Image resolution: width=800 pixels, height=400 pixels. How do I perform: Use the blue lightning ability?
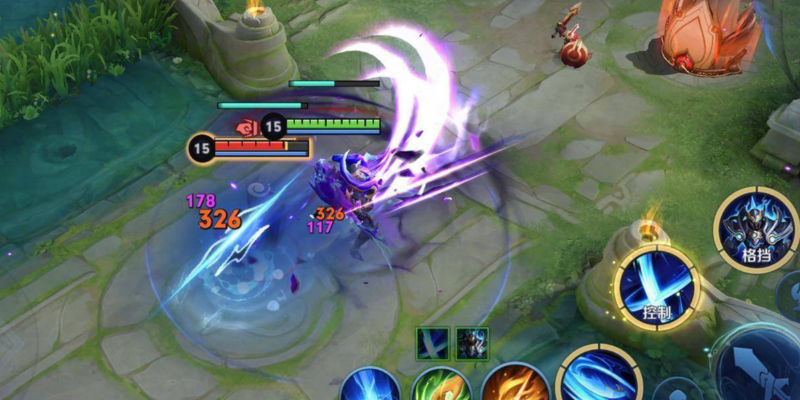click(371, 386)
